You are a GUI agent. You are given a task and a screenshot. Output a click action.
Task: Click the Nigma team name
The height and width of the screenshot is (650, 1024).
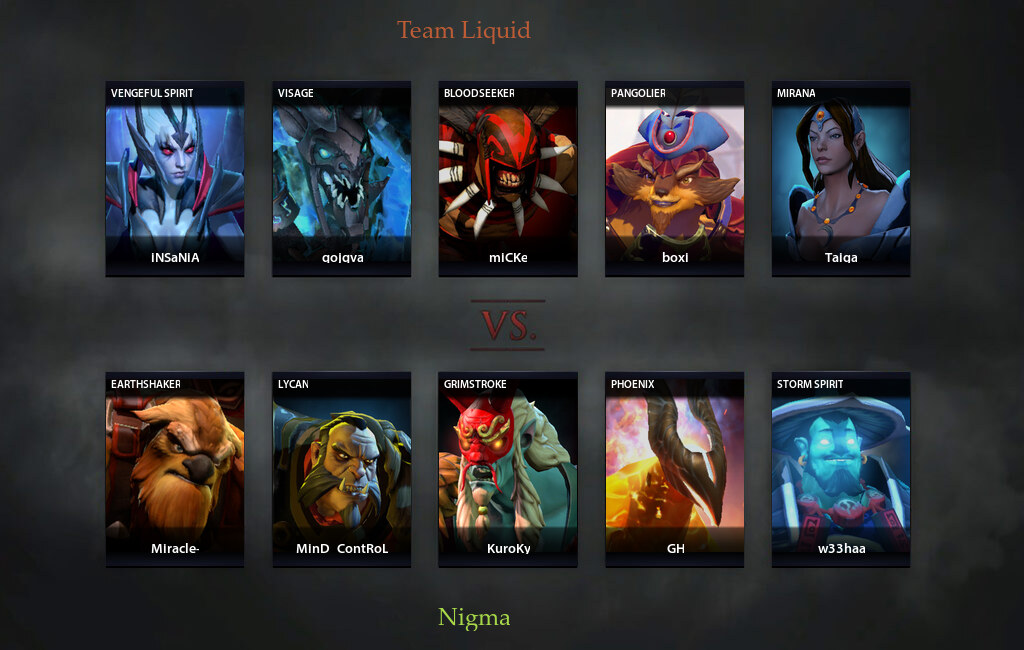(x=474, y=618)
